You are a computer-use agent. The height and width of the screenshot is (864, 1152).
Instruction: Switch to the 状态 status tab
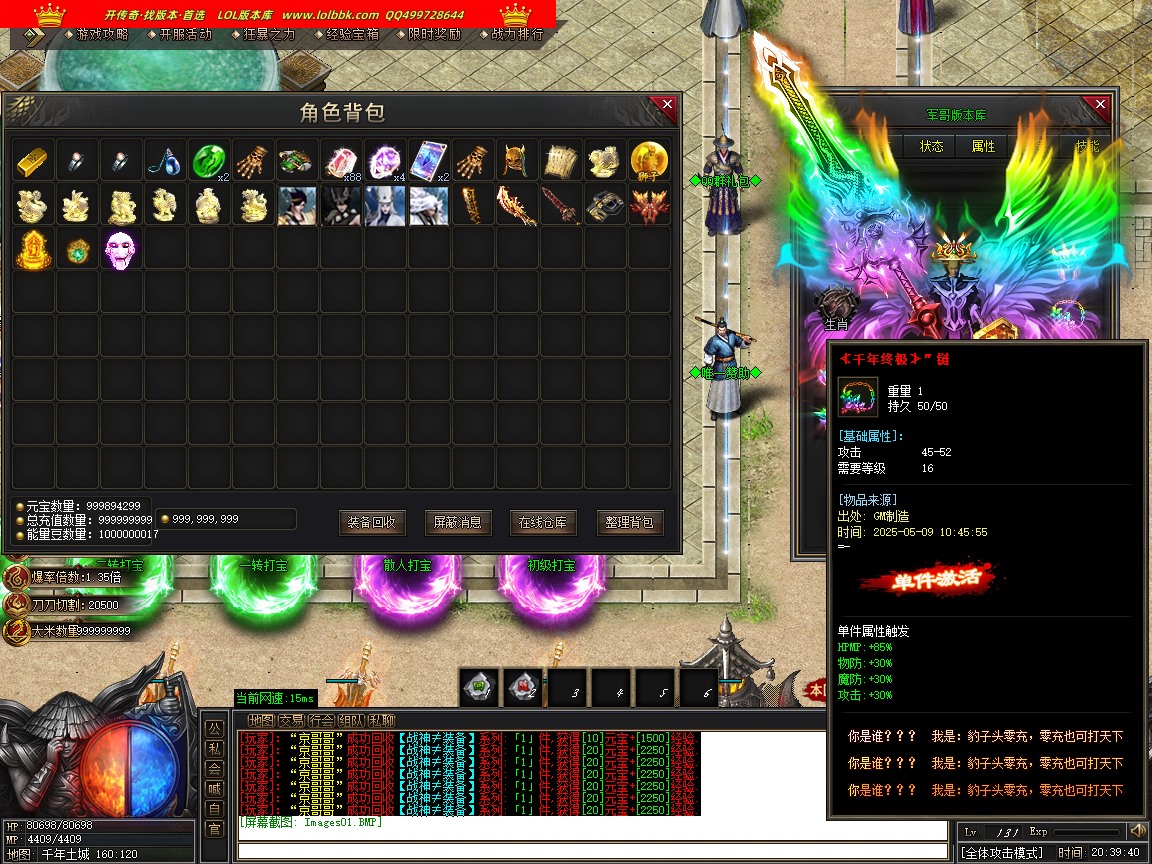931,146
